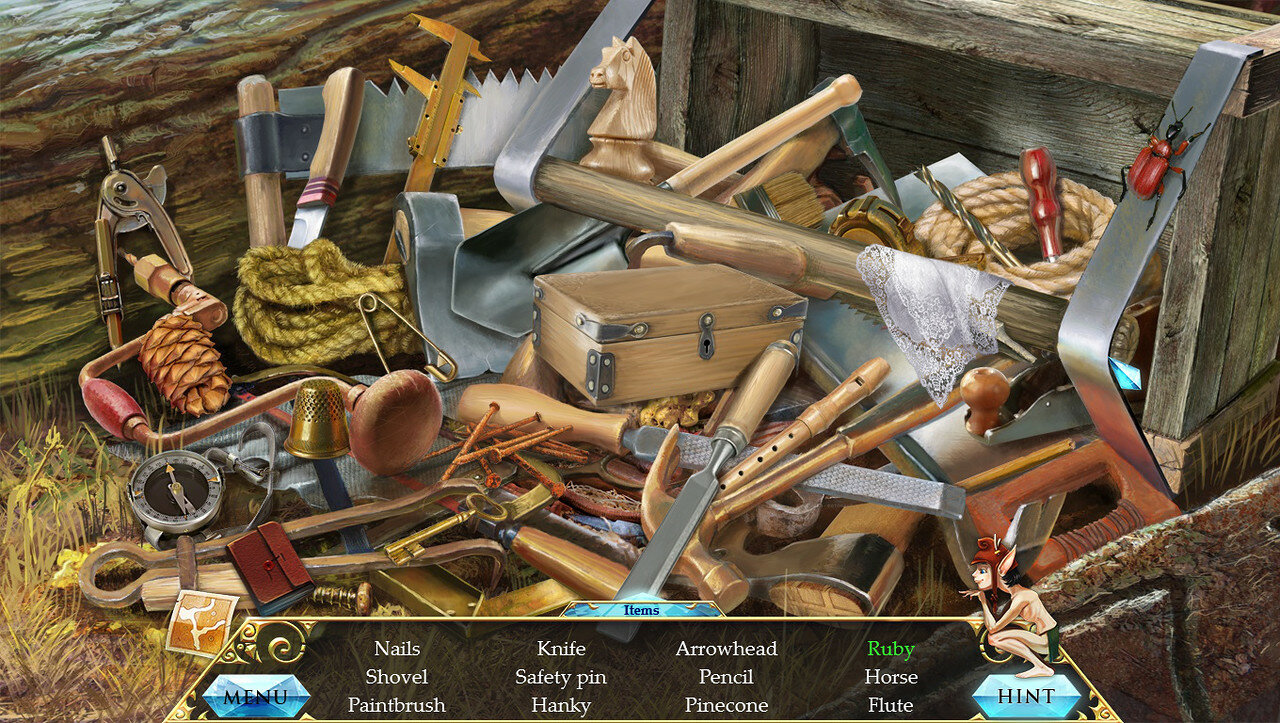The image size is (1280, 723).
Task: Select Pinecone in the item list
Action: (x=726, y=705)
